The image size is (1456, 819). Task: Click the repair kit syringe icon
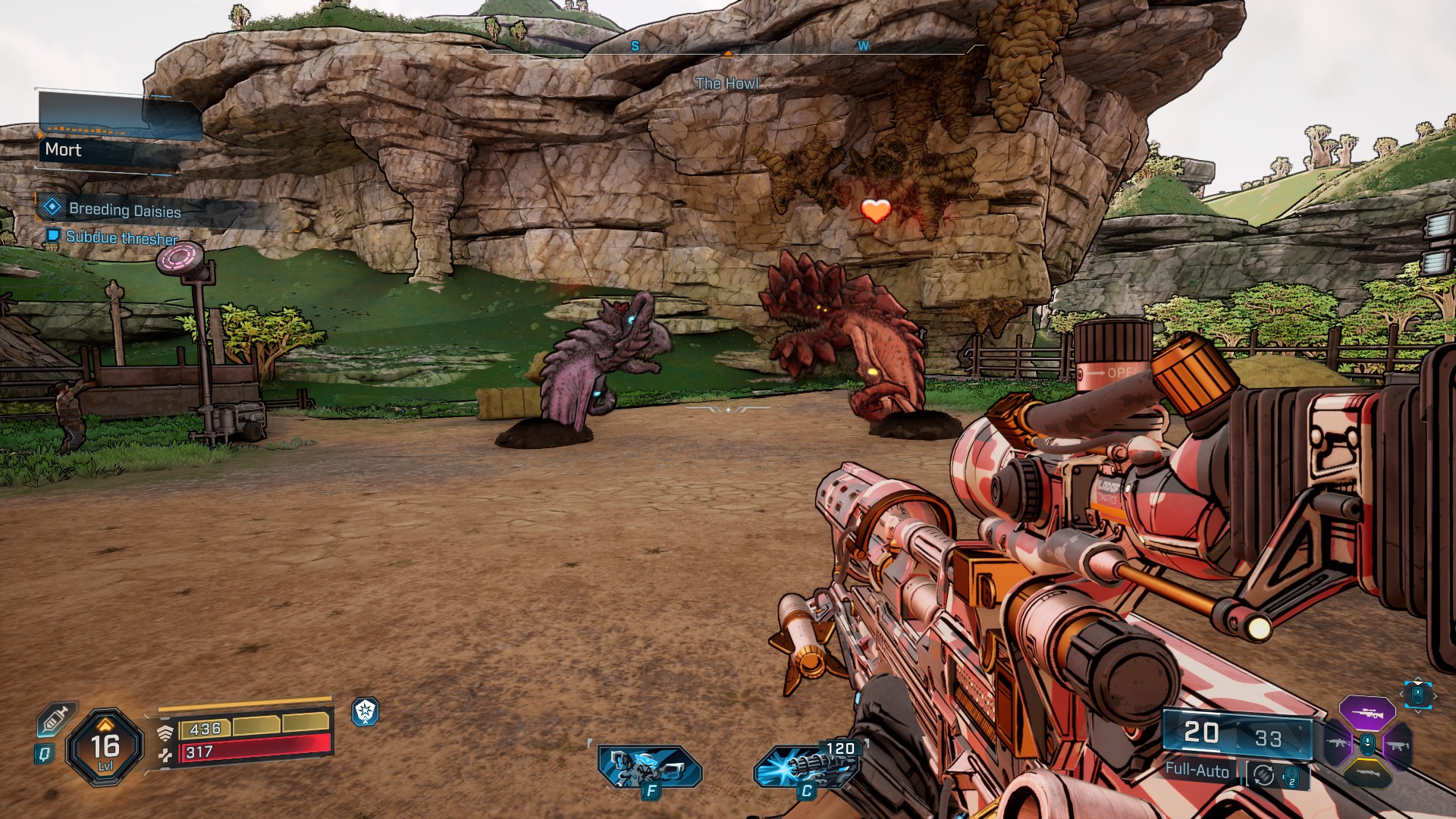(x=55, y=719)
